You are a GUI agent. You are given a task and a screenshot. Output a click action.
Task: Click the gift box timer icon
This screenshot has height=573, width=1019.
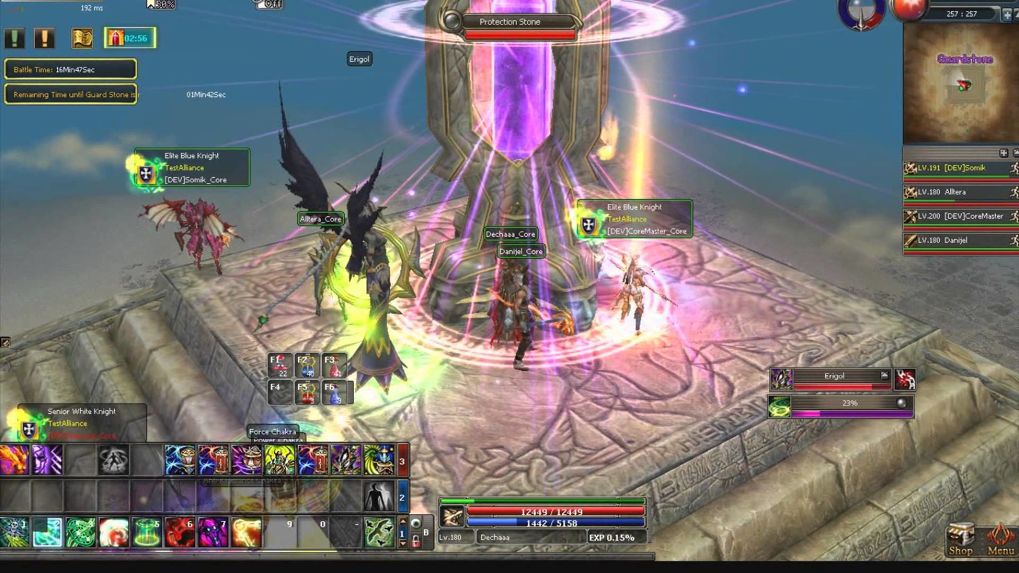pos(129,38)
